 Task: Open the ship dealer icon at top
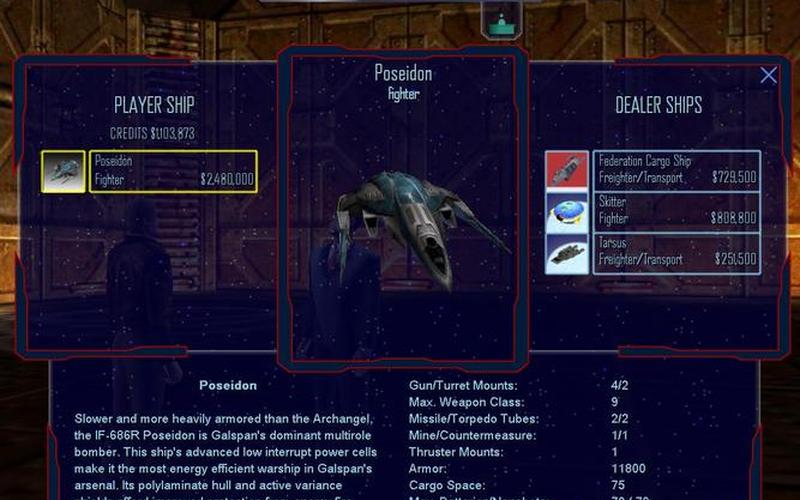click(x=502, y=22)
